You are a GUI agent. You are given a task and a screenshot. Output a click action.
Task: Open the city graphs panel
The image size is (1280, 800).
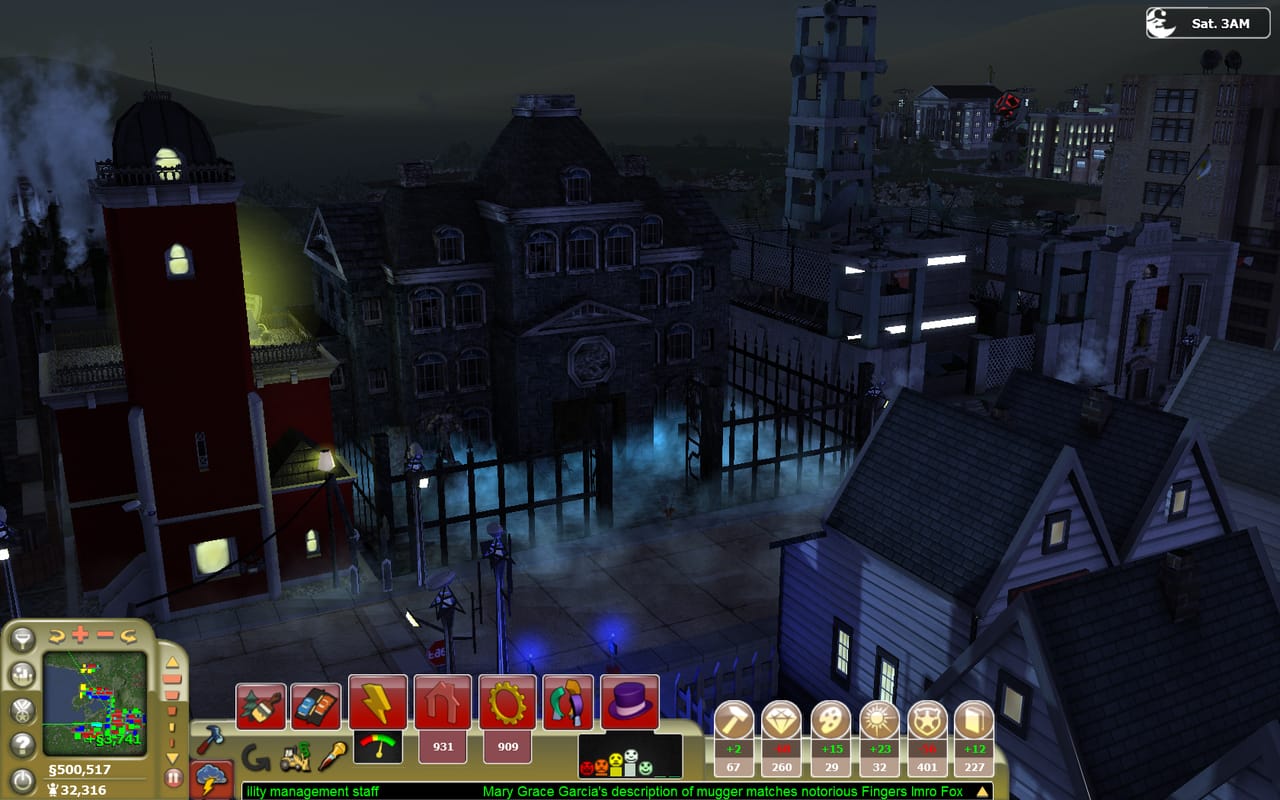coord(23,674)
